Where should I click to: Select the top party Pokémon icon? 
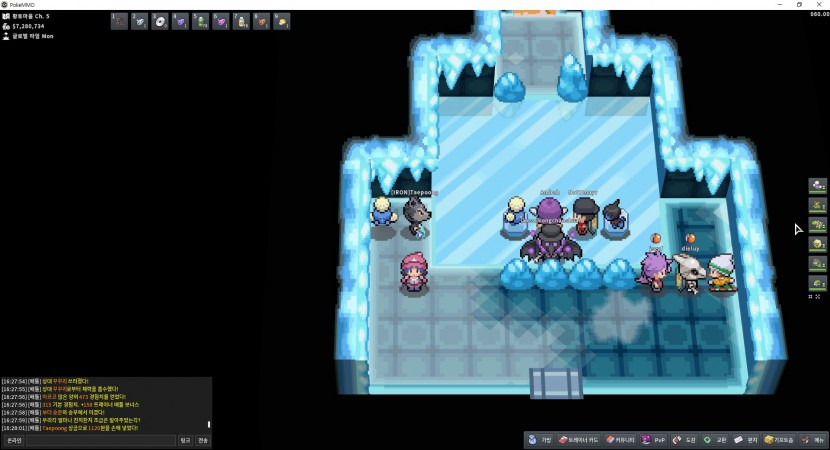818,185
